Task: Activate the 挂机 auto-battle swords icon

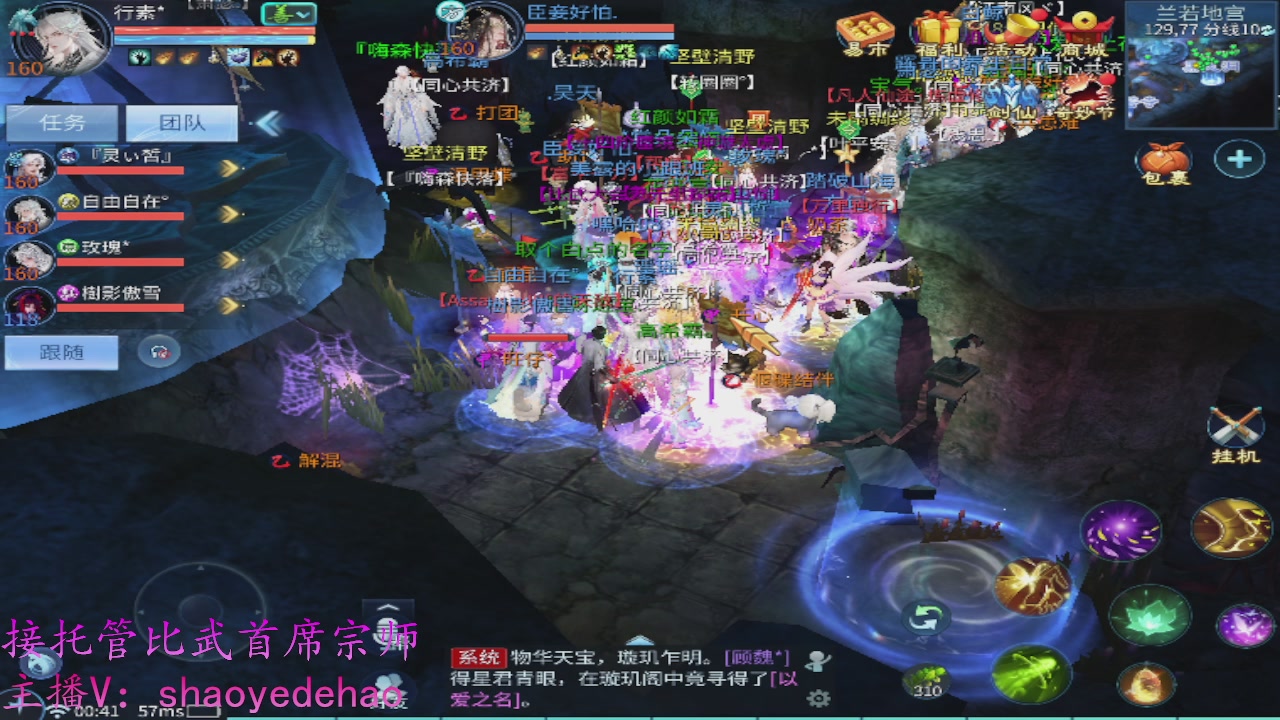Action: click(x=1236, y=424)
